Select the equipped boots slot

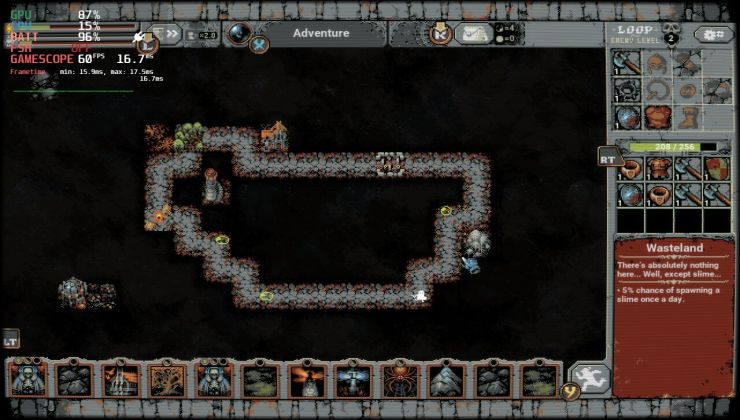pos(686,117)
